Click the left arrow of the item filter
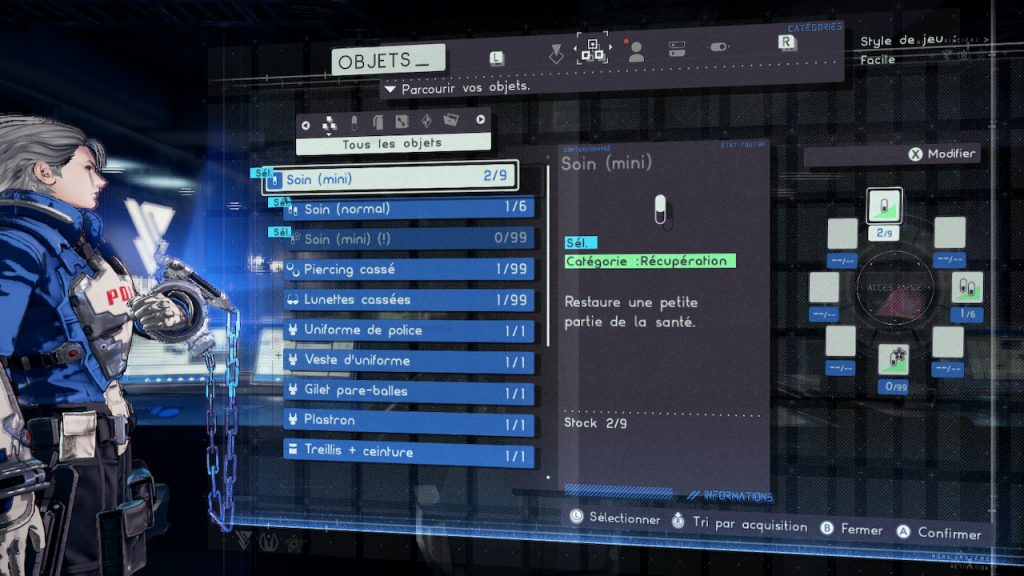 [x=305, y=124]
